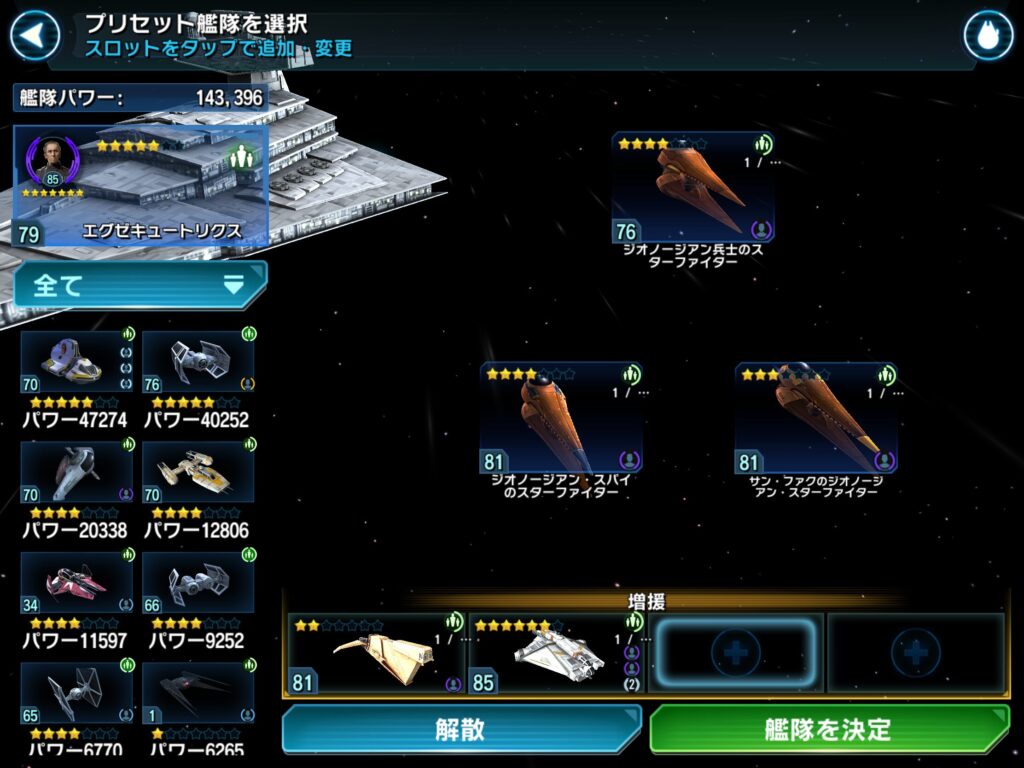The width and height of the screenshot is (1024, 768).
Task: Open the Millennium Falcon home icon
Action: [988, 36]
